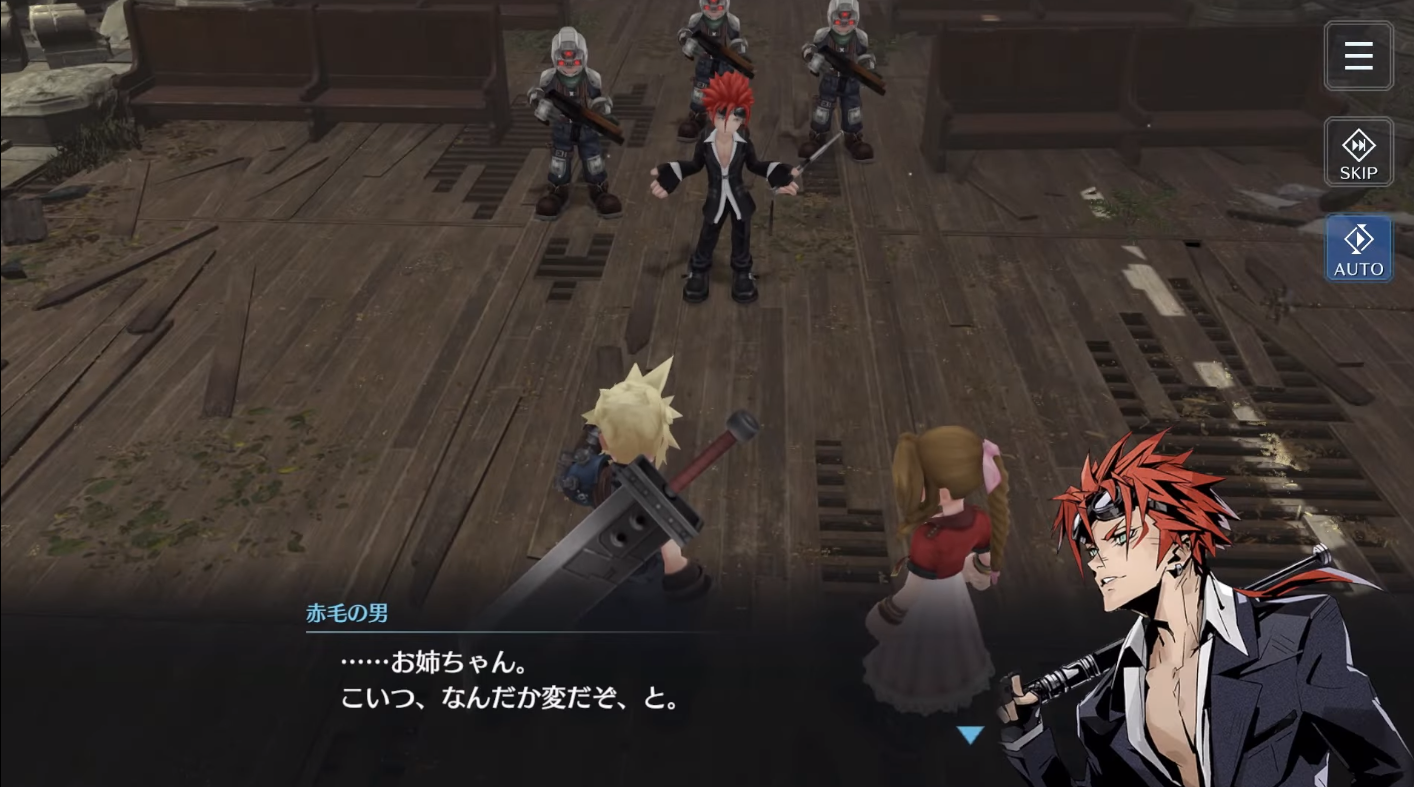1414x787 pixels.
Task: Open the hamburger menu in top right corner
Action: (x=1358, y=56)
